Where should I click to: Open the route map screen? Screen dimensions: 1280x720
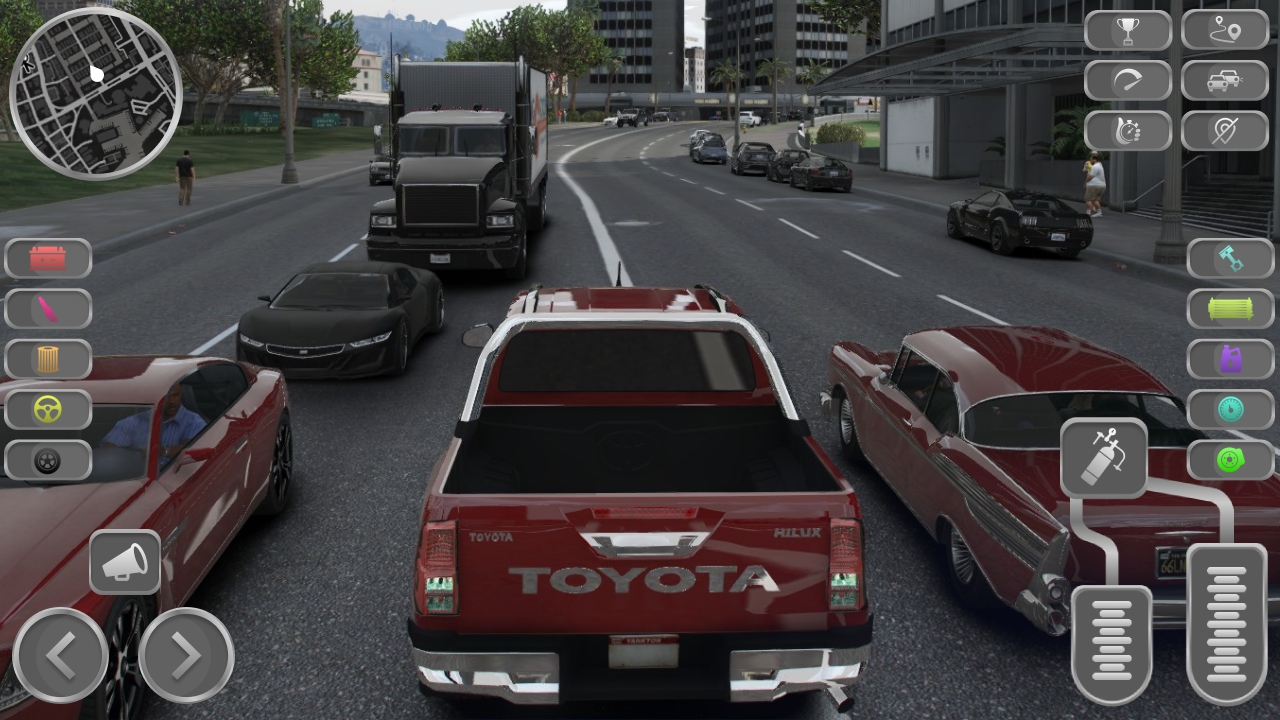[x=1229, y=30]
